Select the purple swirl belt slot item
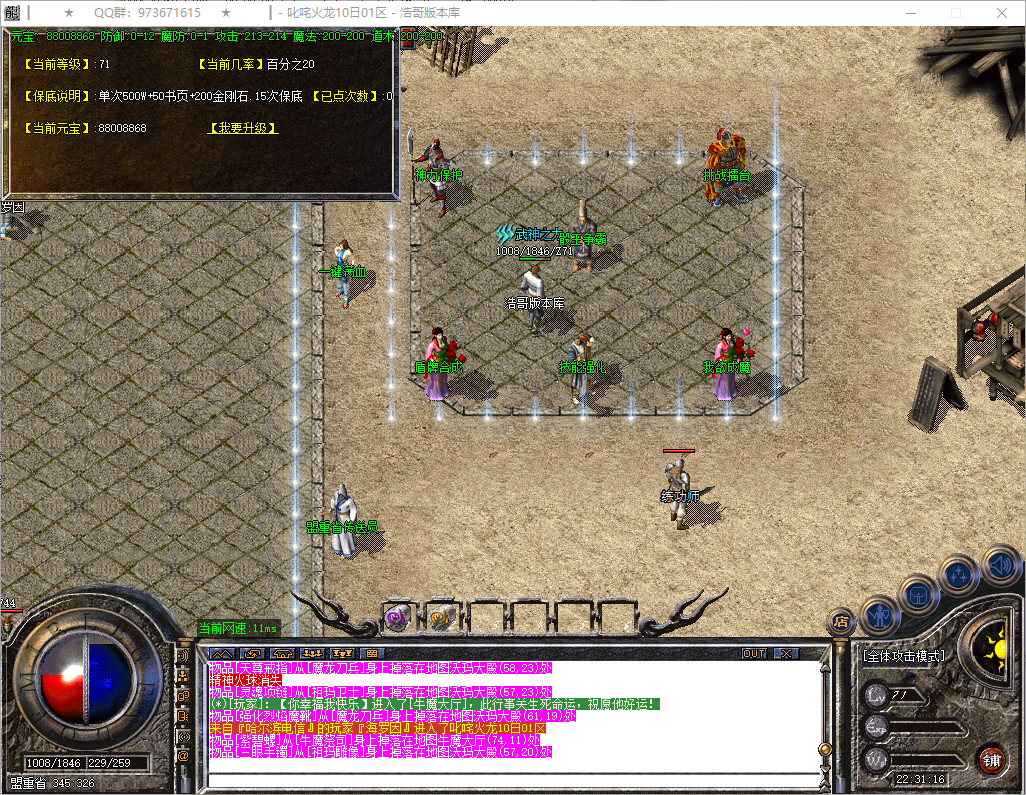The height and width of the screenshot is (795, 1026). [x=398, y=619]
